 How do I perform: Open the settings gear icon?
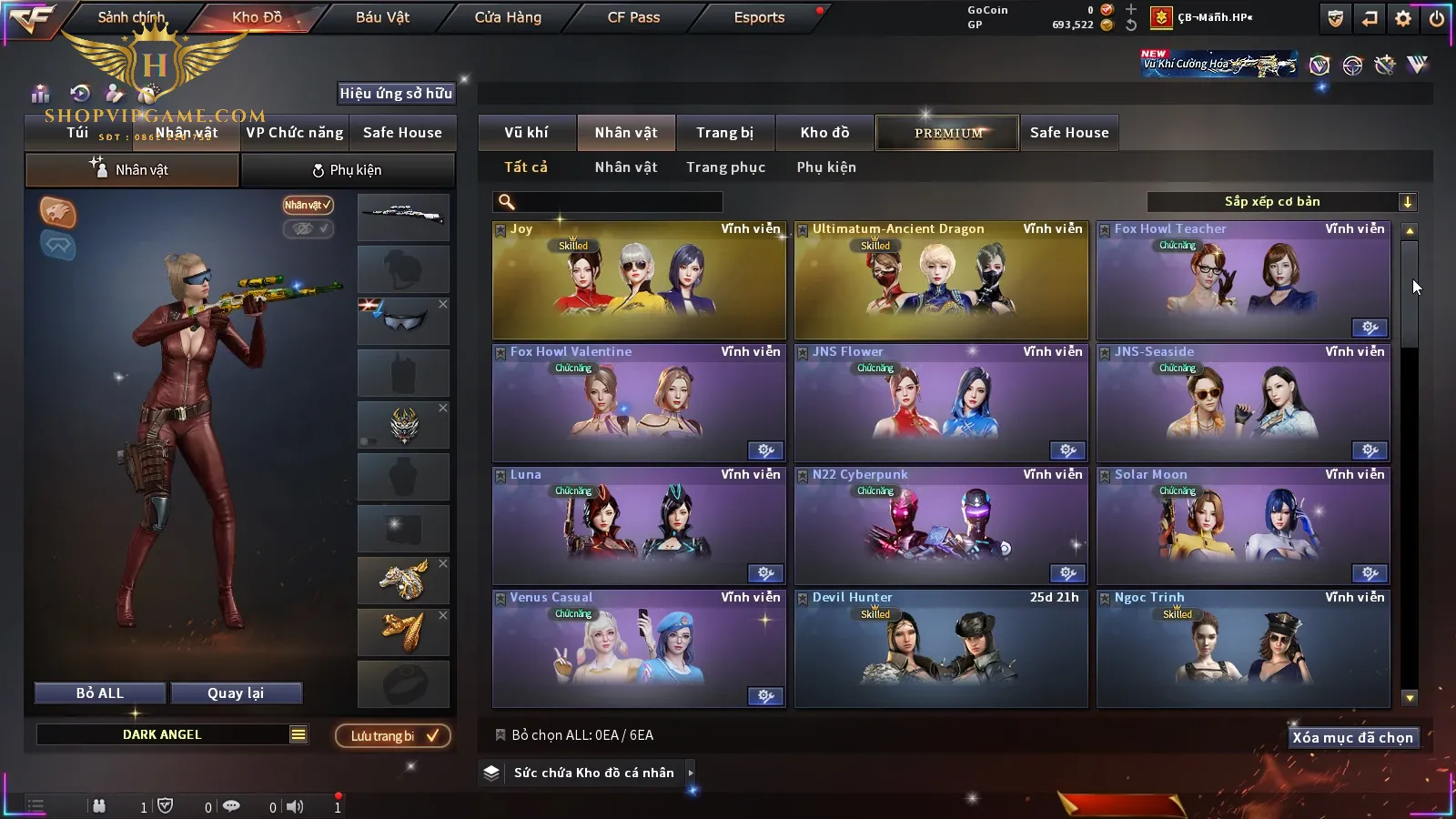[1403, 18]
